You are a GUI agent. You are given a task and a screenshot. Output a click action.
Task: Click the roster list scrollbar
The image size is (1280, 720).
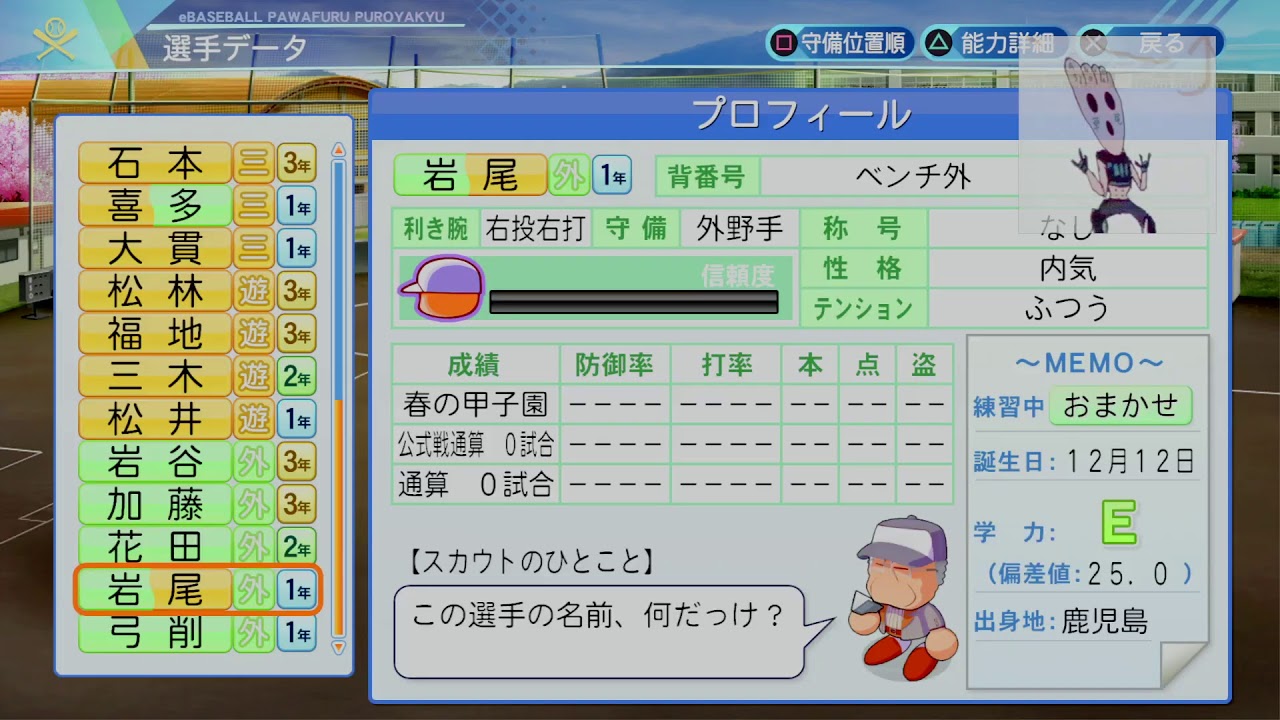[338, 400]
